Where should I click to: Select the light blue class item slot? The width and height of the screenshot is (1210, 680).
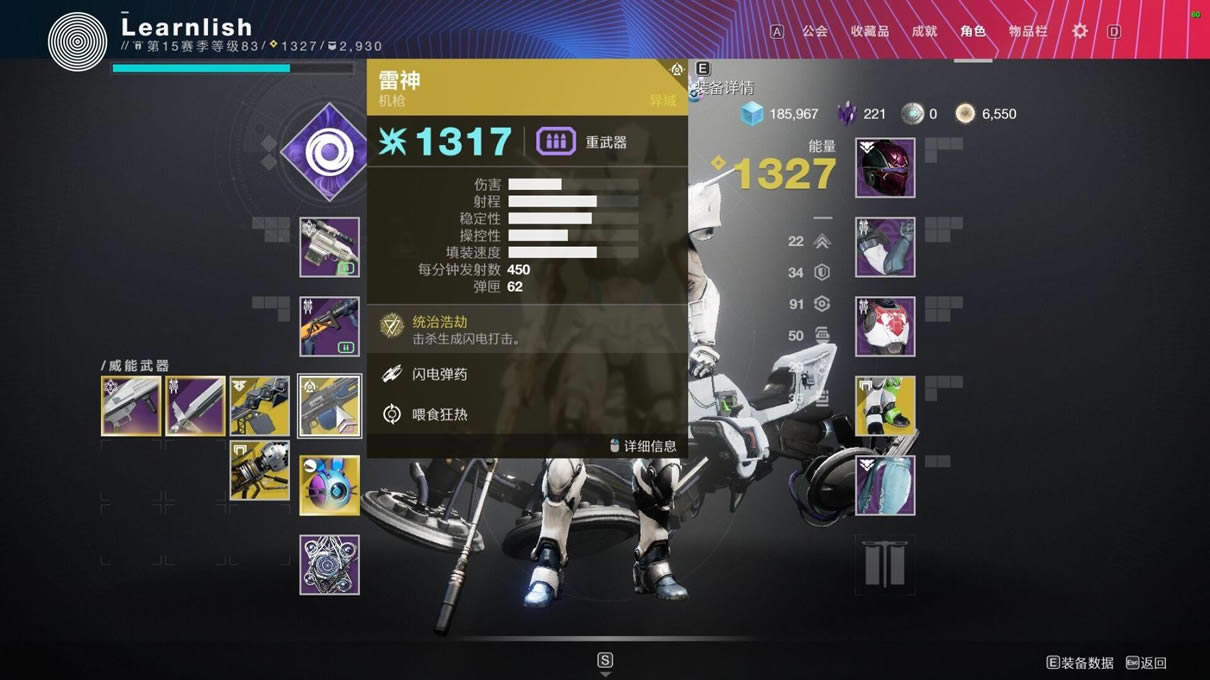click(885, 485)
